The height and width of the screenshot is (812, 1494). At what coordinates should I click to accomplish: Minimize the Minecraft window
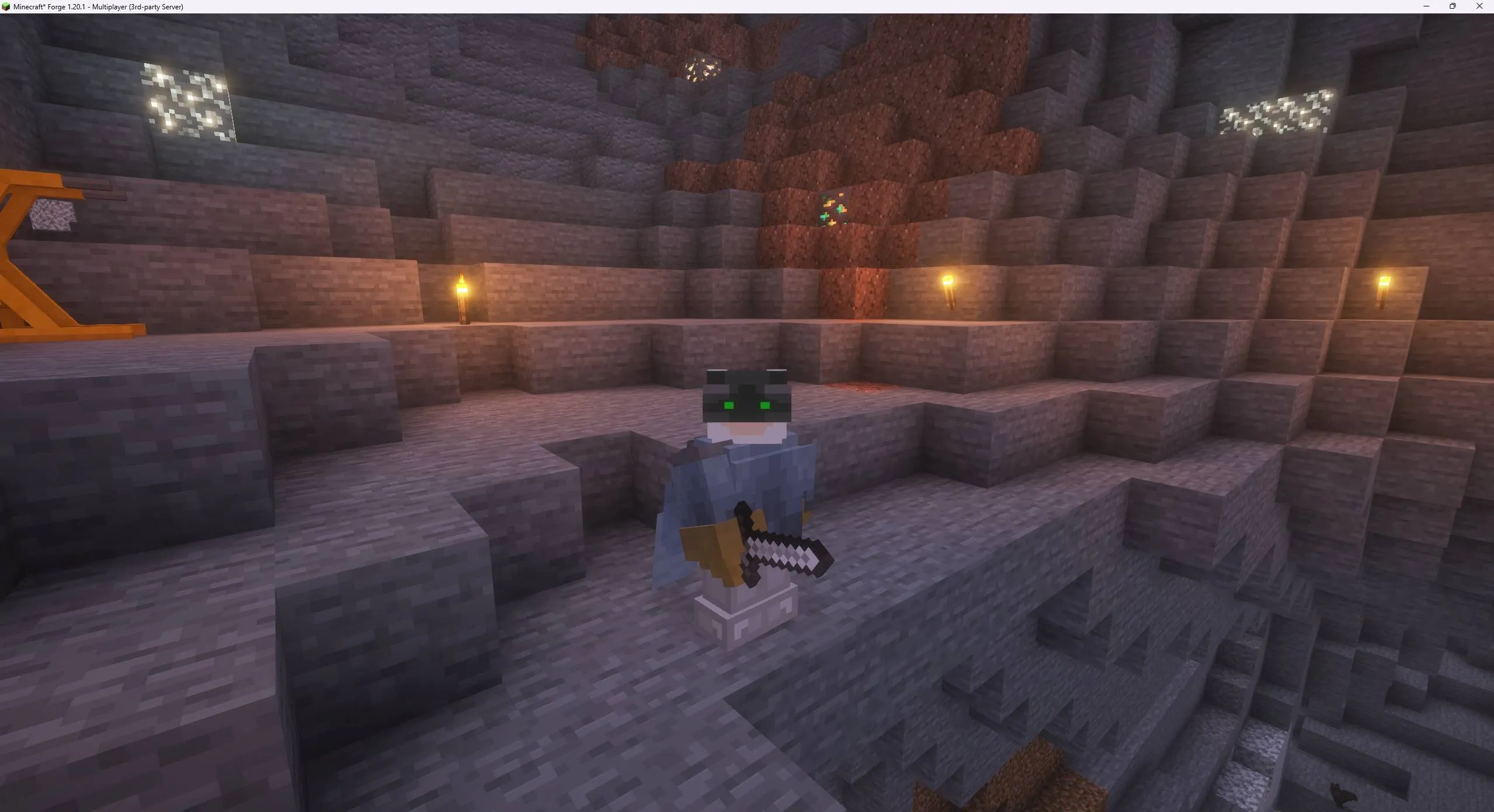click(x=1426, y=6)
